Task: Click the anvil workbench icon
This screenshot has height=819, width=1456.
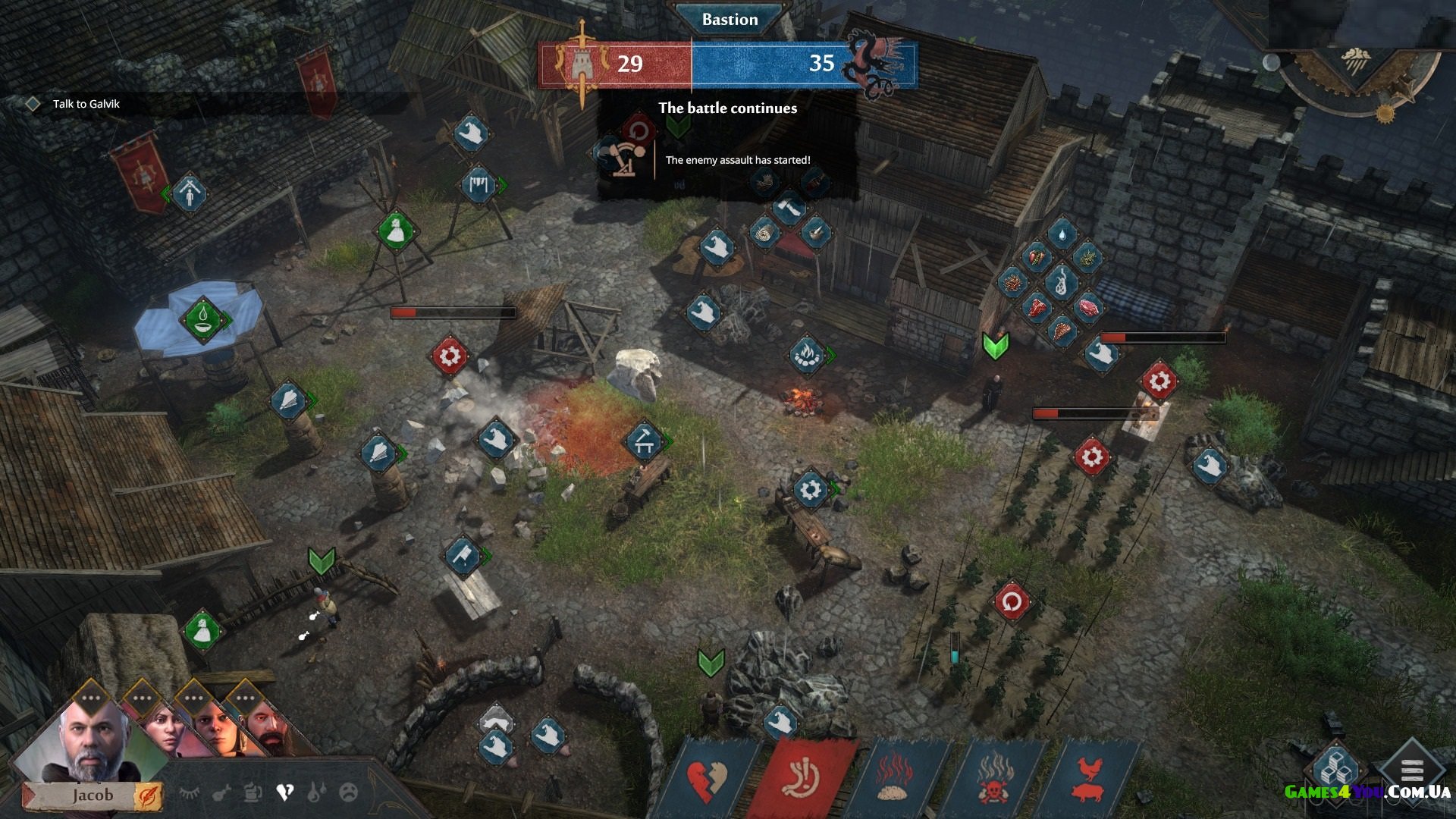Action: (x=644, y=441)
